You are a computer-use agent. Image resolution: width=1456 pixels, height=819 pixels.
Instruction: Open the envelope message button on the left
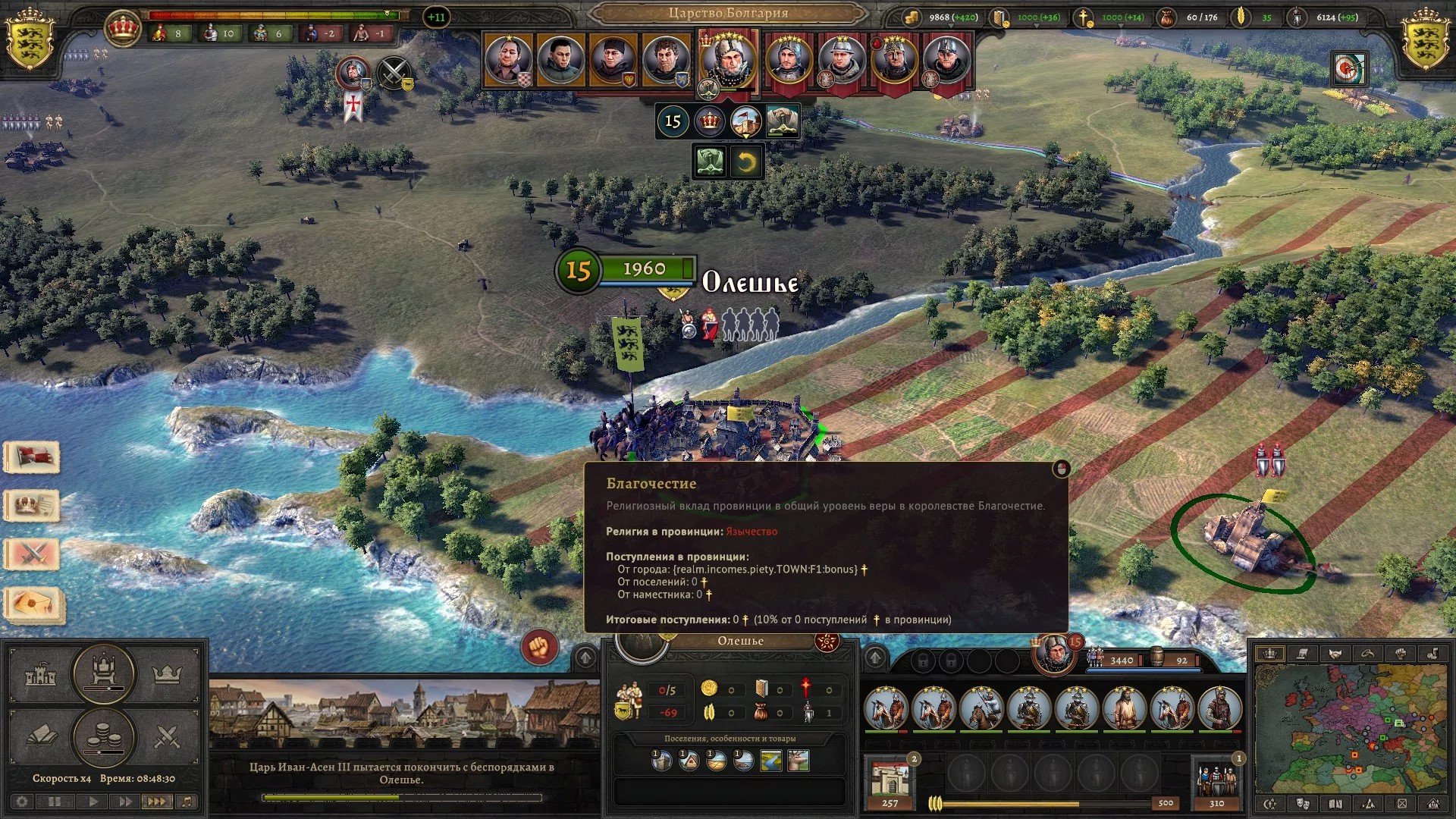[x=33, y=604]
